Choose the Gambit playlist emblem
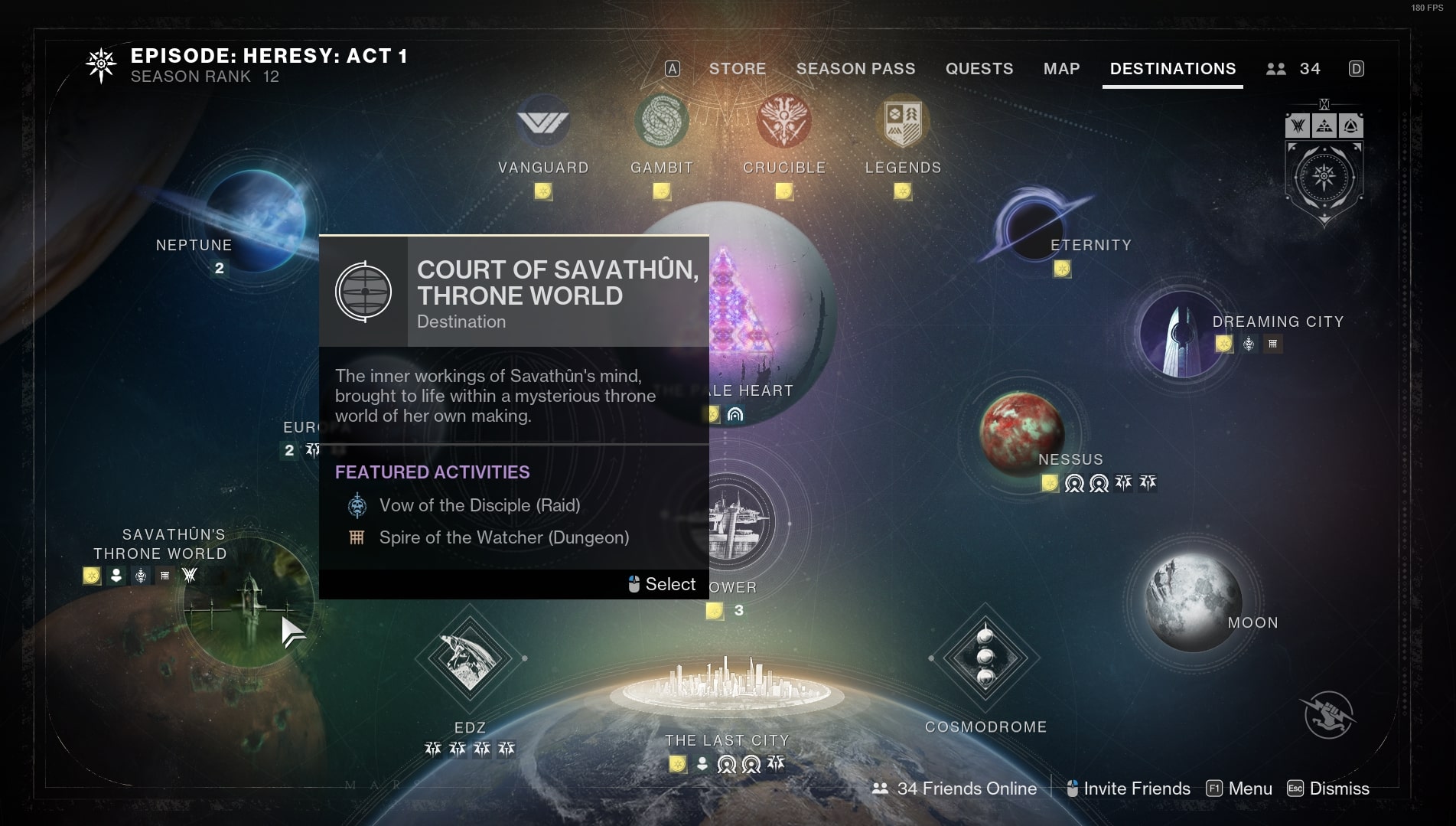 (x=662, y=121)
